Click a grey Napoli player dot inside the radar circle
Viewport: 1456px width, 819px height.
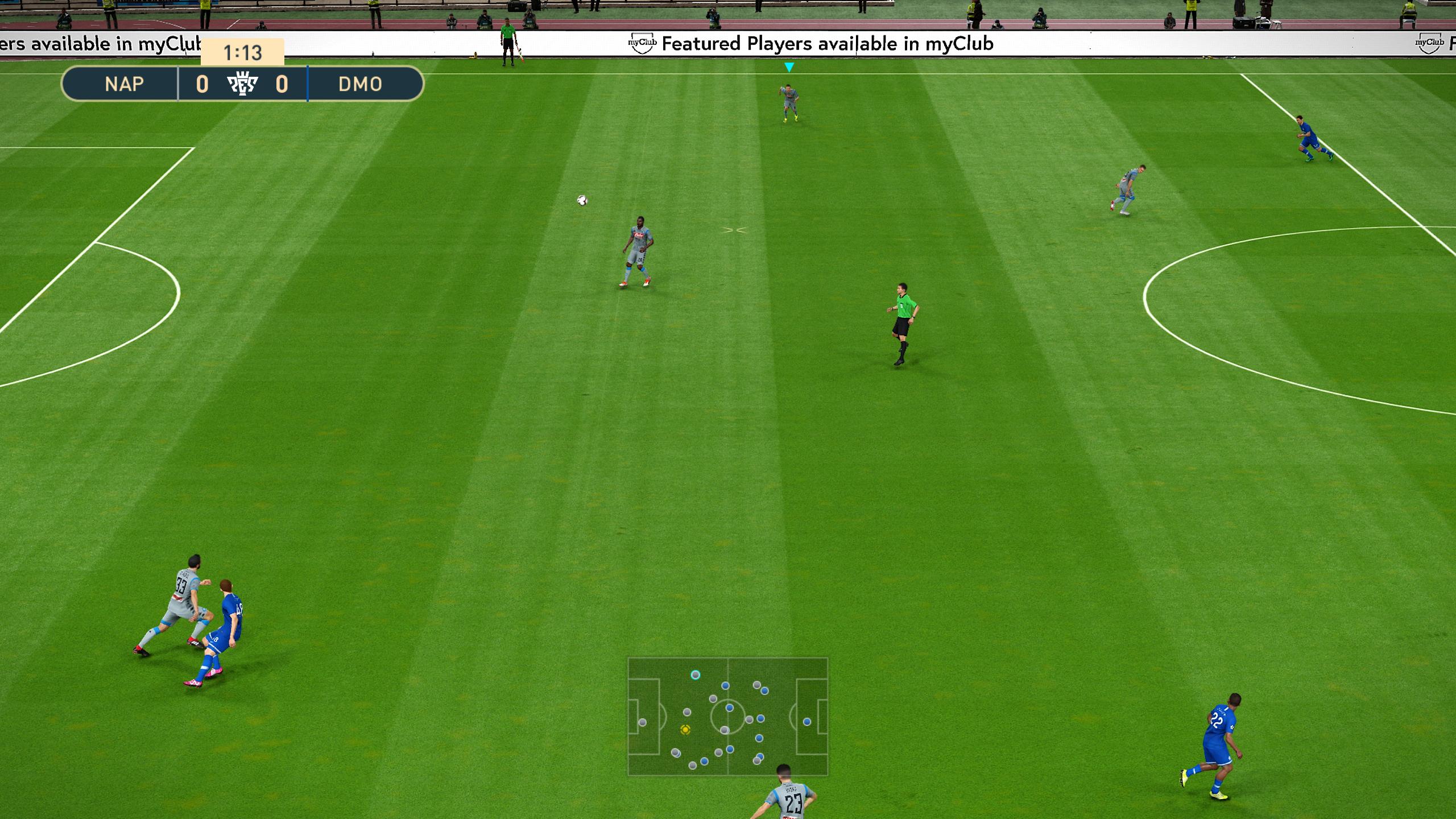[725, 732]
